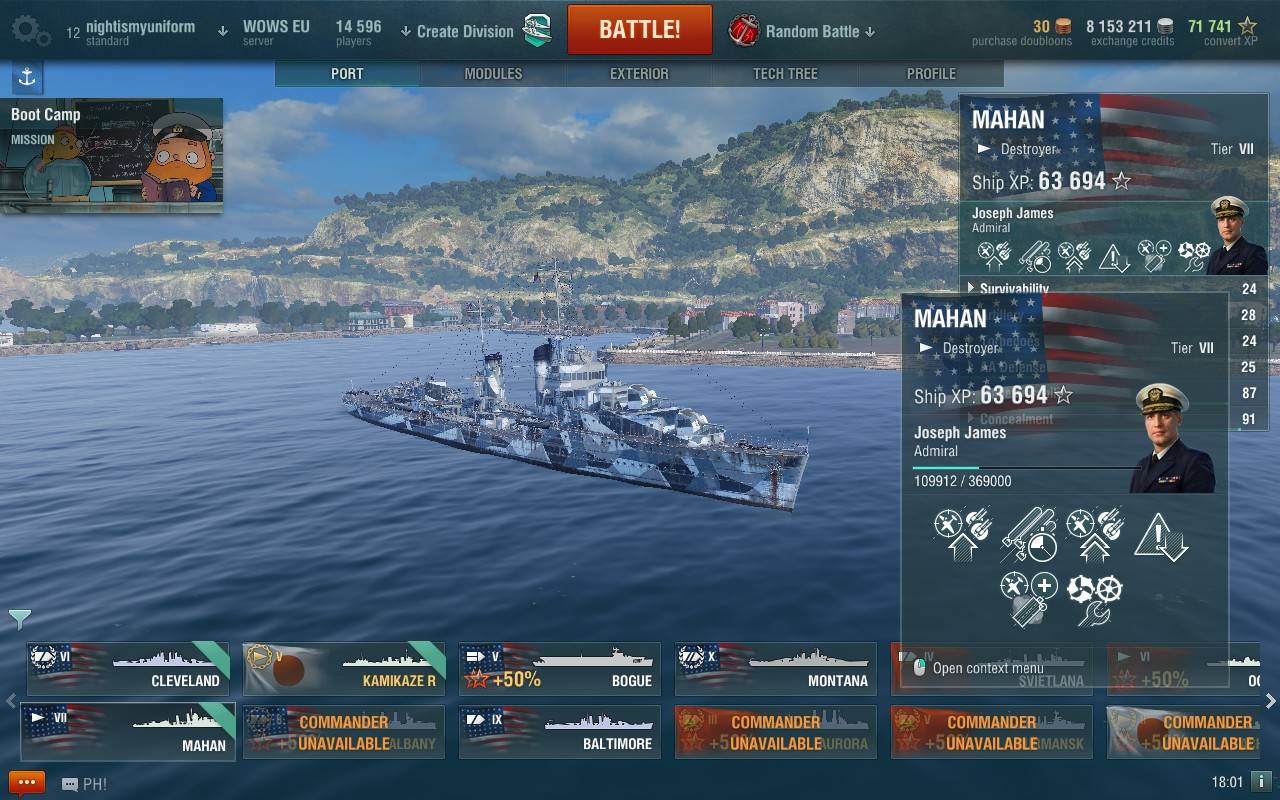Choose the Kamikaze R ship
This screenshot has width=1280, height=800.
343,669
